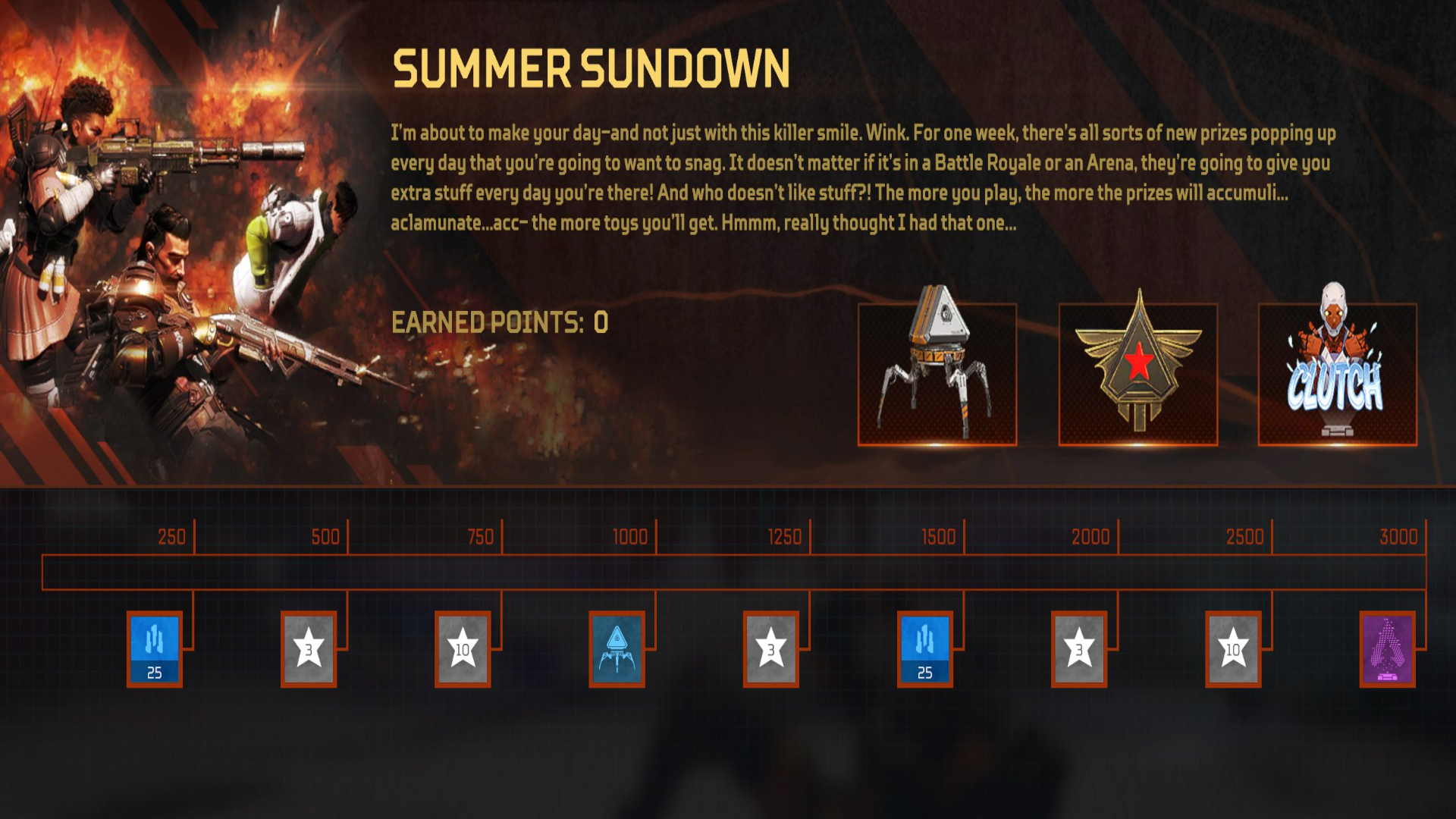Click the red star badge prize preview
Image resolution: width=1456 pixels, height=819 pixels.
(1139, 372)
